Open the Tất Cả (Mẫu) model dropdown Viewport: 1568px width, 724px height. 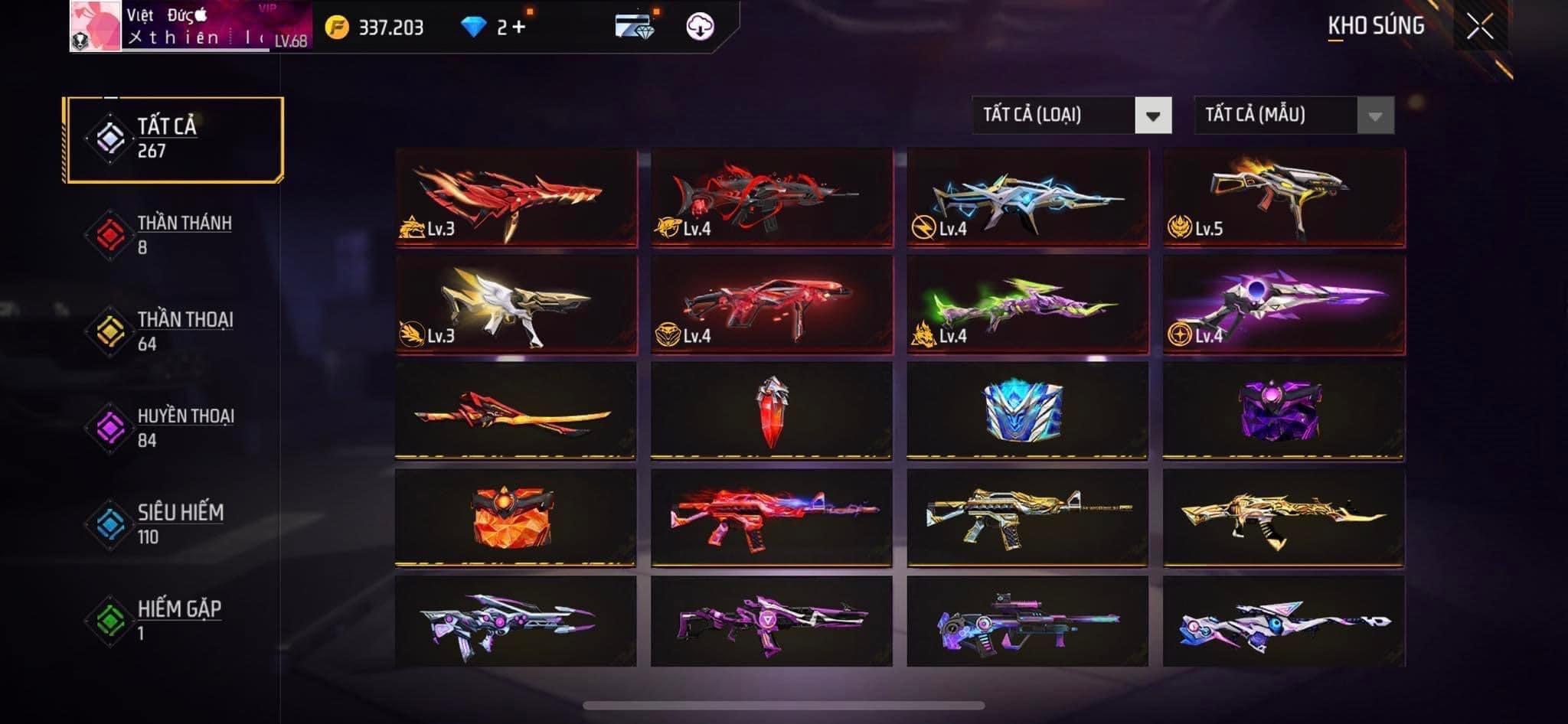(1293, 116)
